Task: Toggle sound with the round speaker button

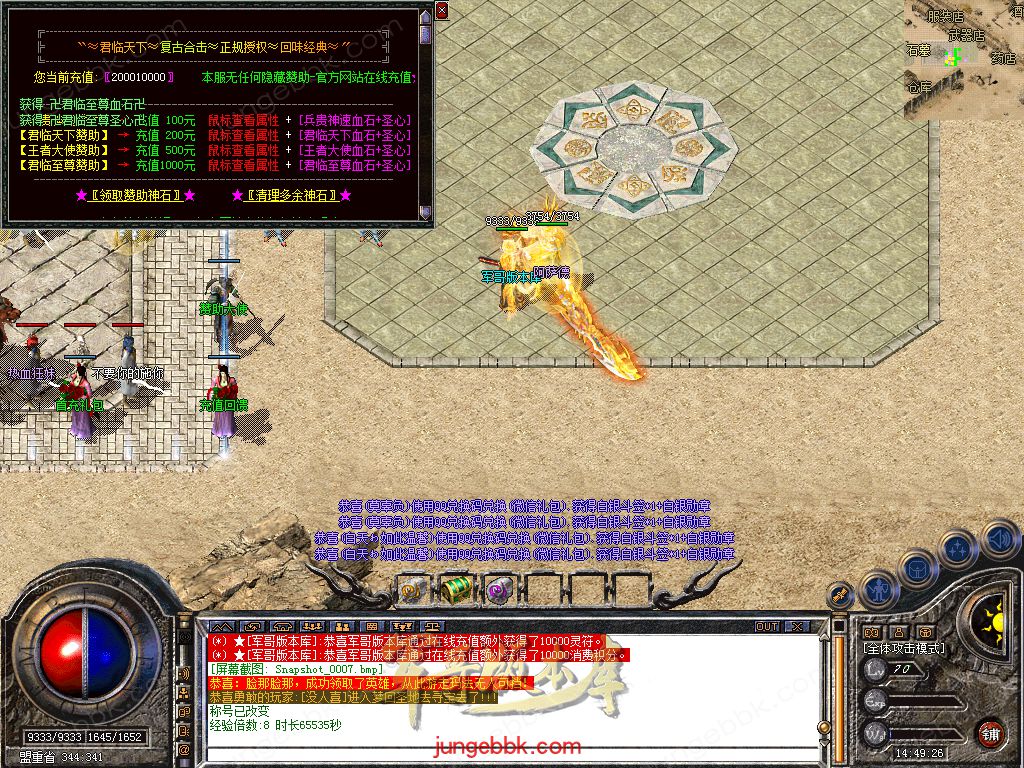Action: point(998,540)
